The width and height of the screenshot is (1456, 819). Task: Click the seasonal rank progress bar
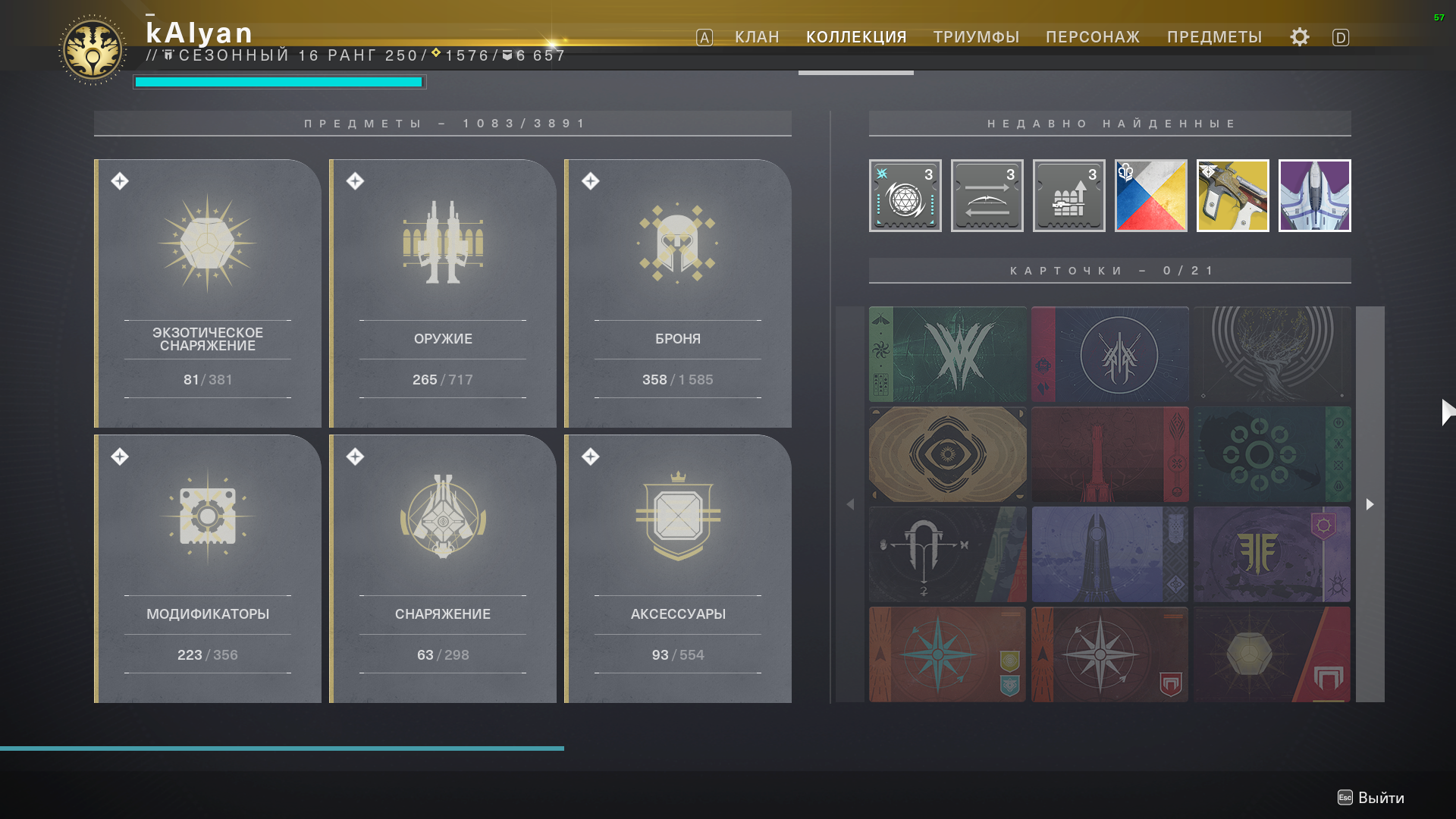click(x=279, y=81)
